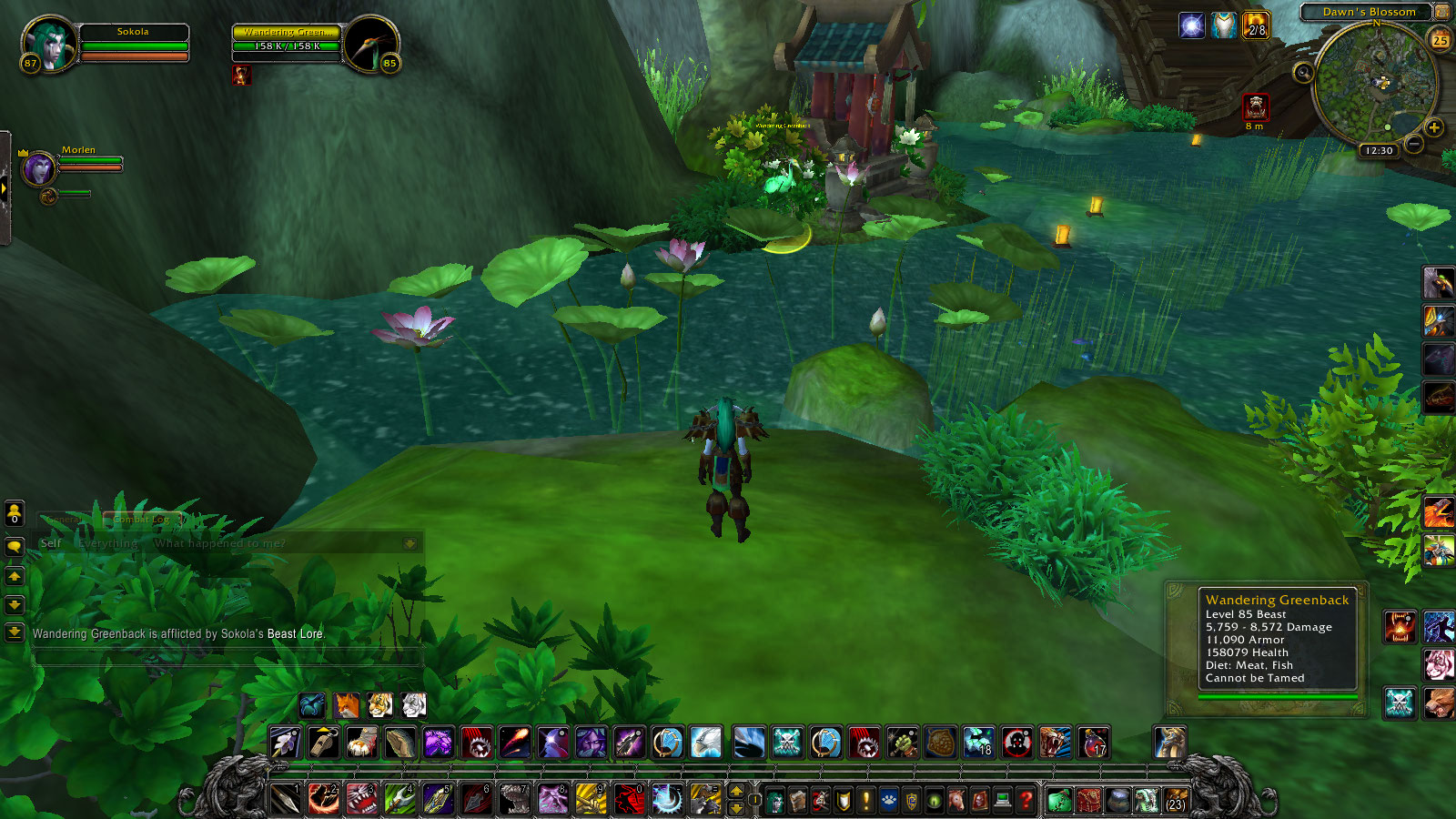Open the minimap tracking magnifier button
Image resolution: width=1456 pixels, height=819 pixels.
click(1303, 72)
